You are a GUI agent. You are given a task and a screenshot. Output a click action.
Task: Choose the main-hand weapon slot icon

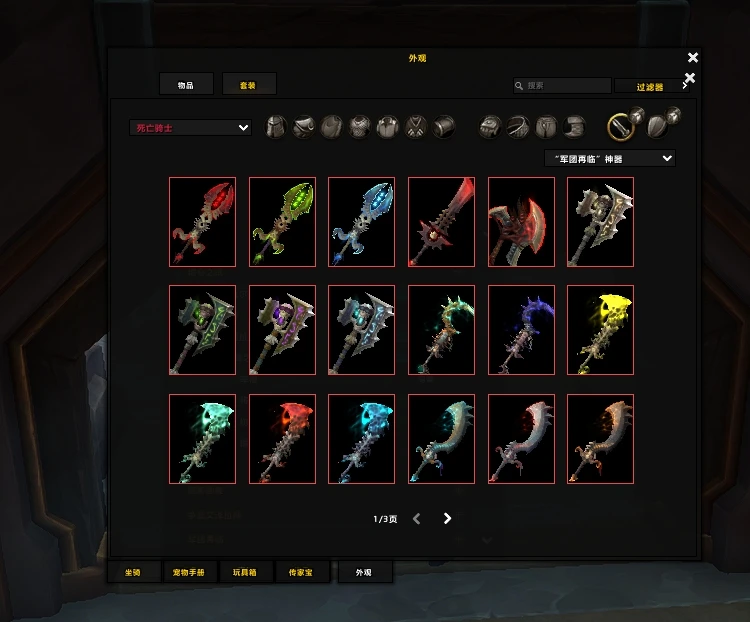point(622,125)
